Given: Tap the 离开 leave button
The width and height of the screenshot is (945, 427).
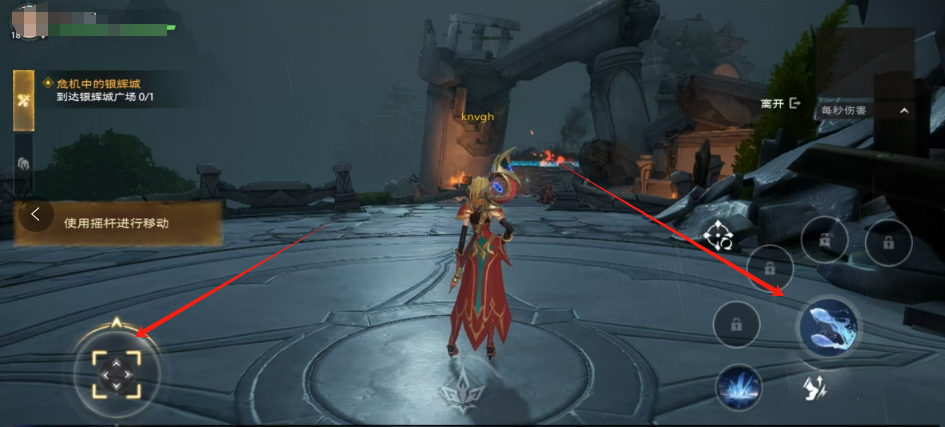Looking at the screenshot, I should [781, 103].
